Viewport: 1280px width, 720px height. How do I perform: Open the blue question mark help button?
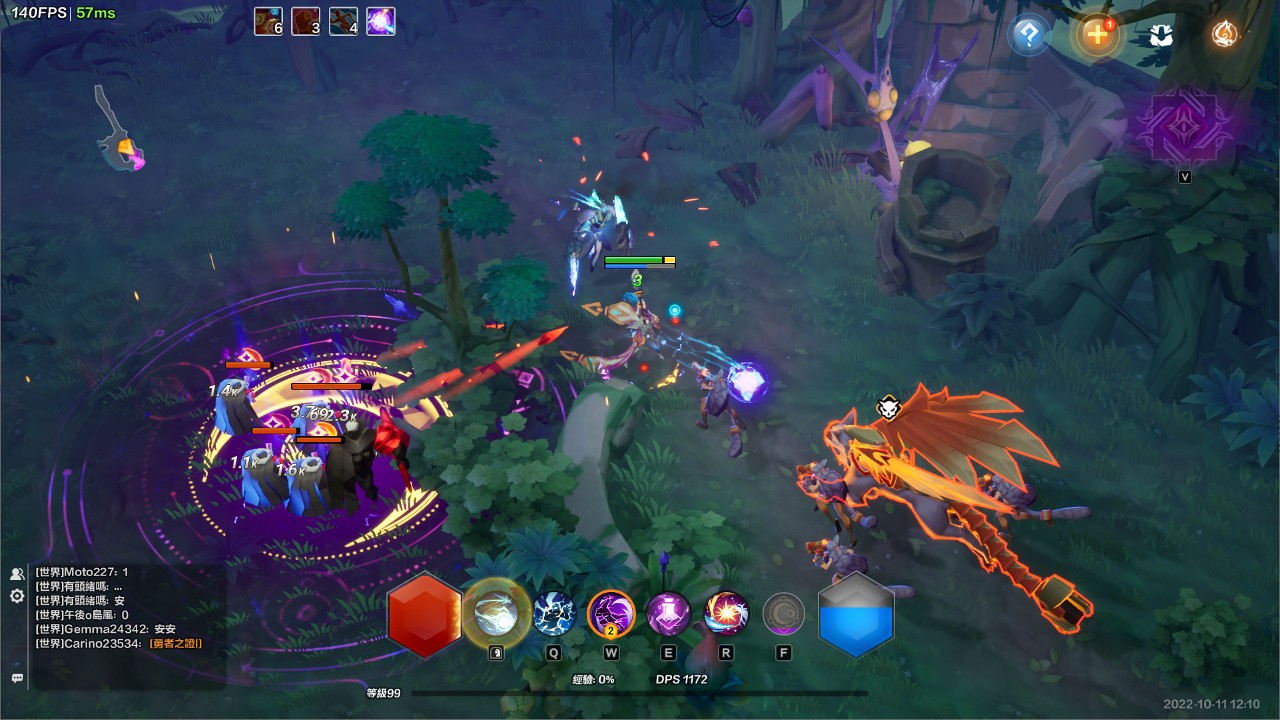1028,36
